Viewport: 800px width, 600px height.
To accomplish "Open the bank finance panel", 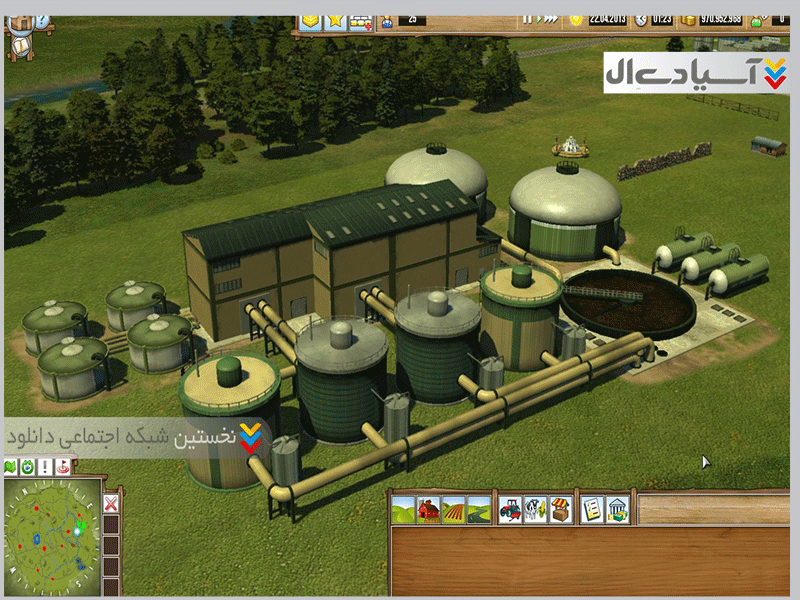I will pos(618,509).
